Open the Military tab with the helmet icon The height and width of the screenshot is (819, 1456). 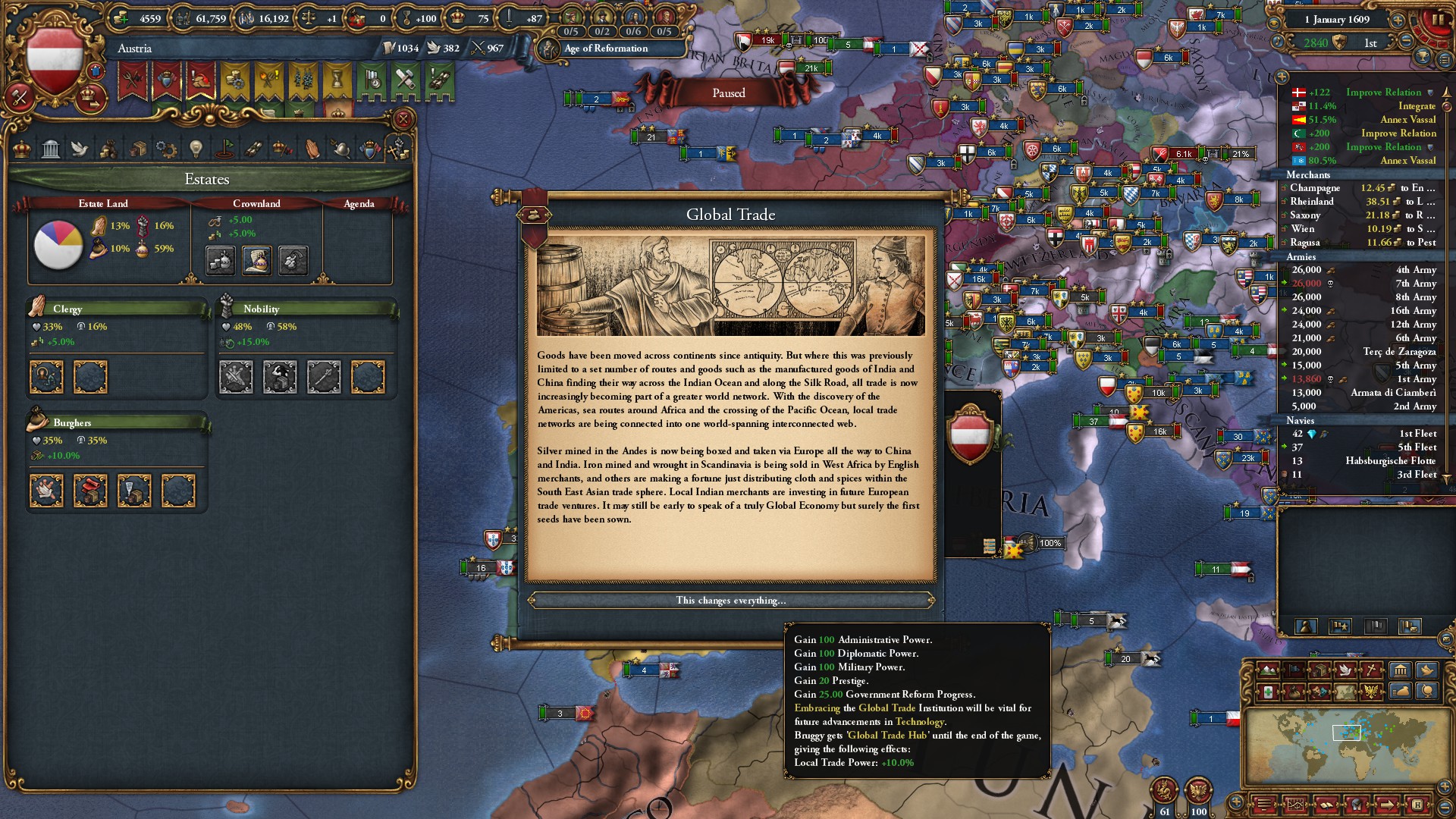click(340, 149)
